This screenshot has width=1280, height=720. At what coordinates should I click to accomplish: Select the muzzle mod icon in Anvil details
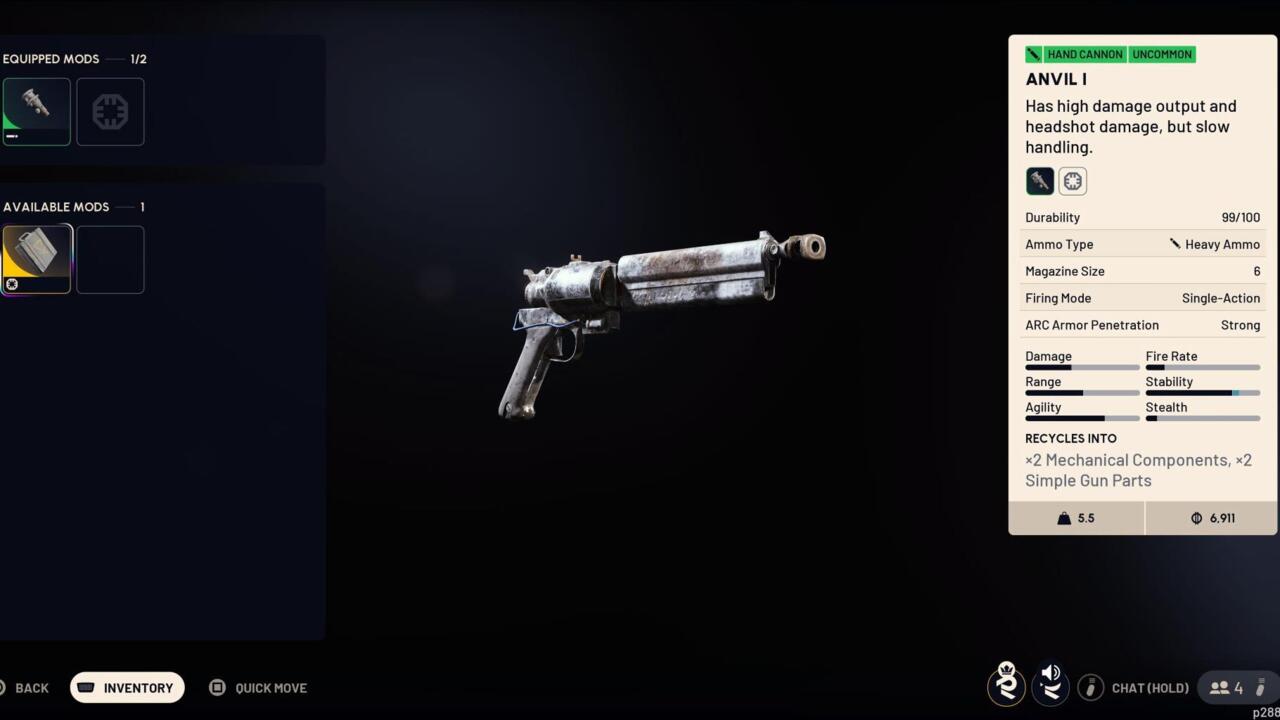[1040, 181]
